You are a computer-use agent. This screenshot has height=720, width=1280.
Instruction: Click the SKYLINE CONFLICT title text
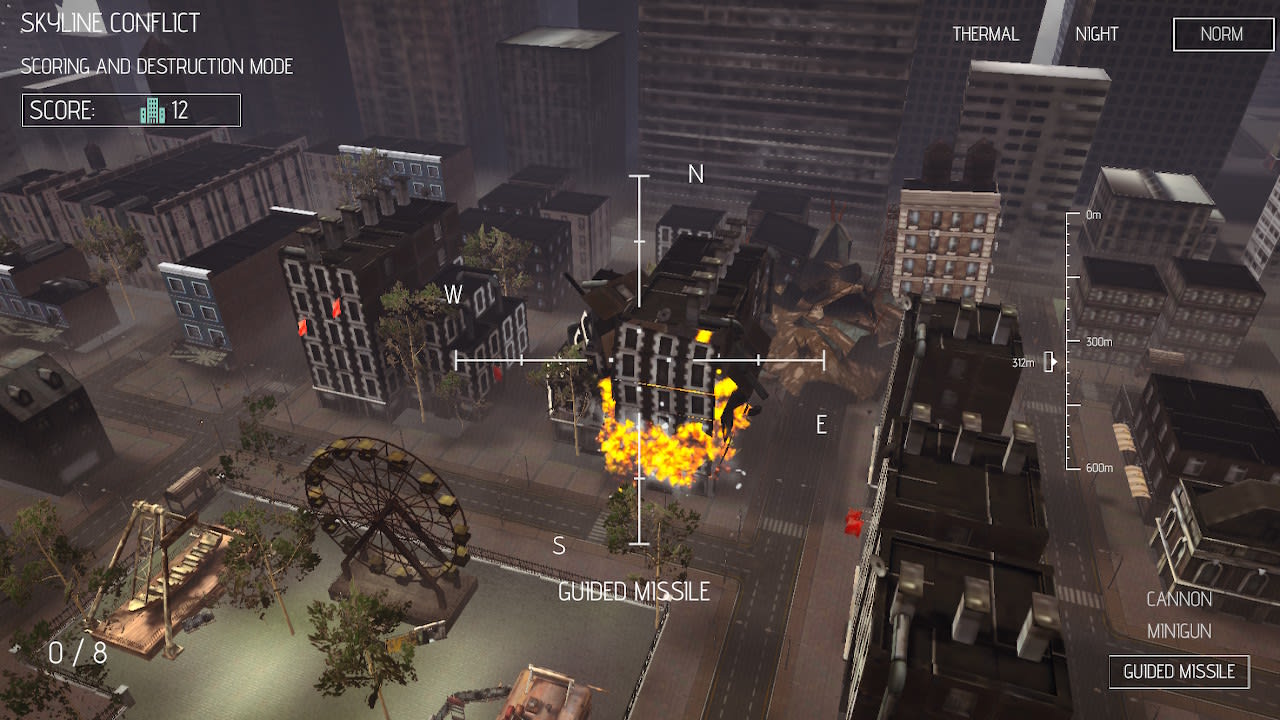coord(107,21)
